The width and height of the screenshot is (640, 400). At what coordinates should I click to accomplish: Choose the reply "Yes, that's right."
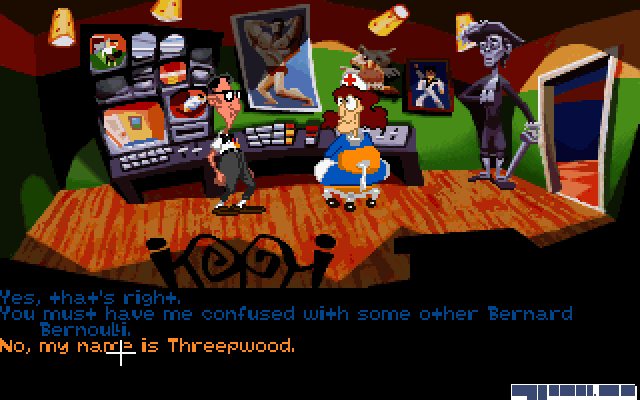click(90, 298)
